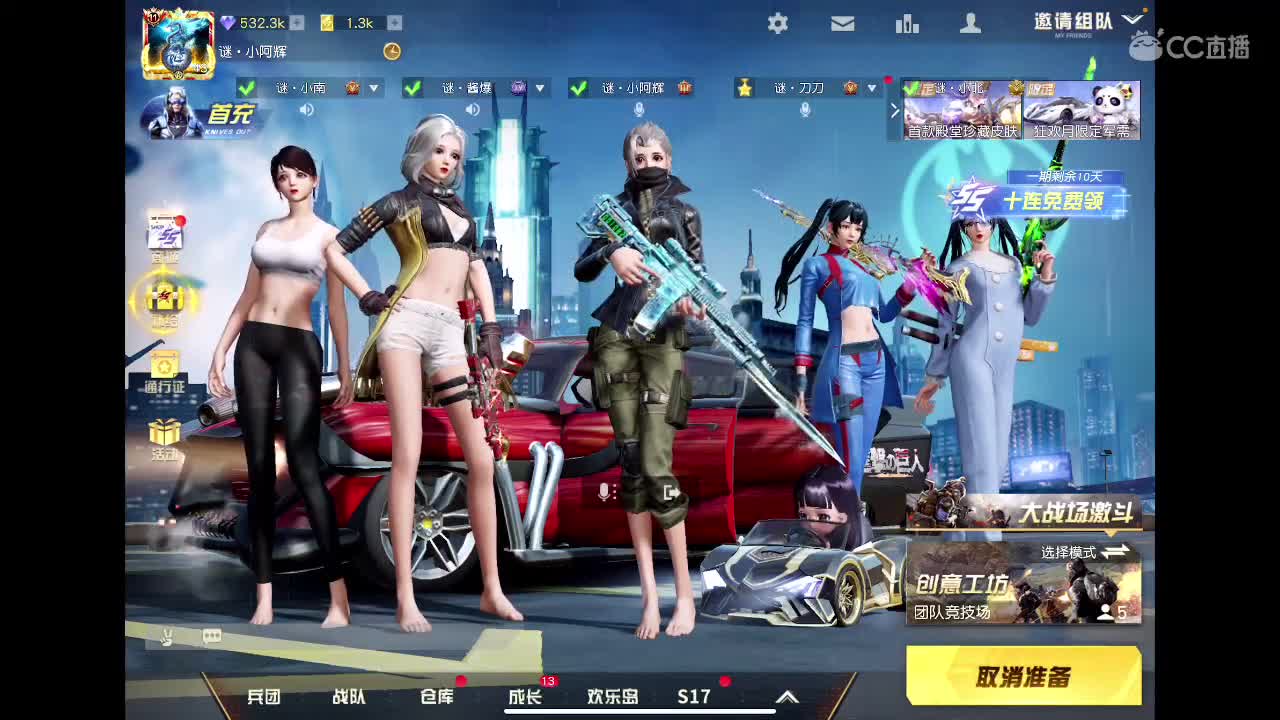This screenshot has width=1280, height=720.
Task: Open the bar-chart statistics icon on the top bar
Action: point(907,23)
